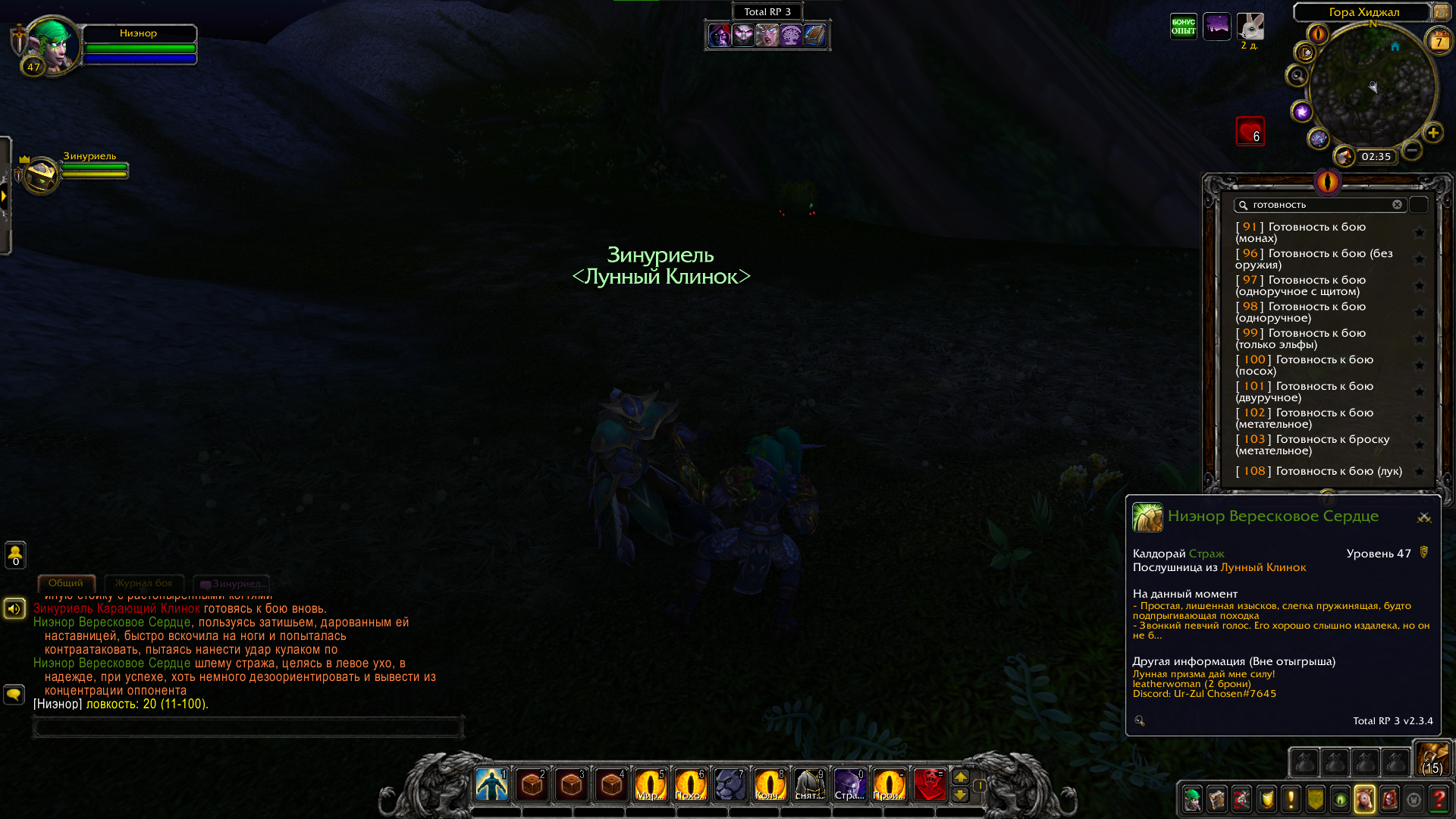This screenshot has height=819, width=1456.
Task: Select emote 98 Готовность к бою (одноручное)
Action: tap(1319, 312)
